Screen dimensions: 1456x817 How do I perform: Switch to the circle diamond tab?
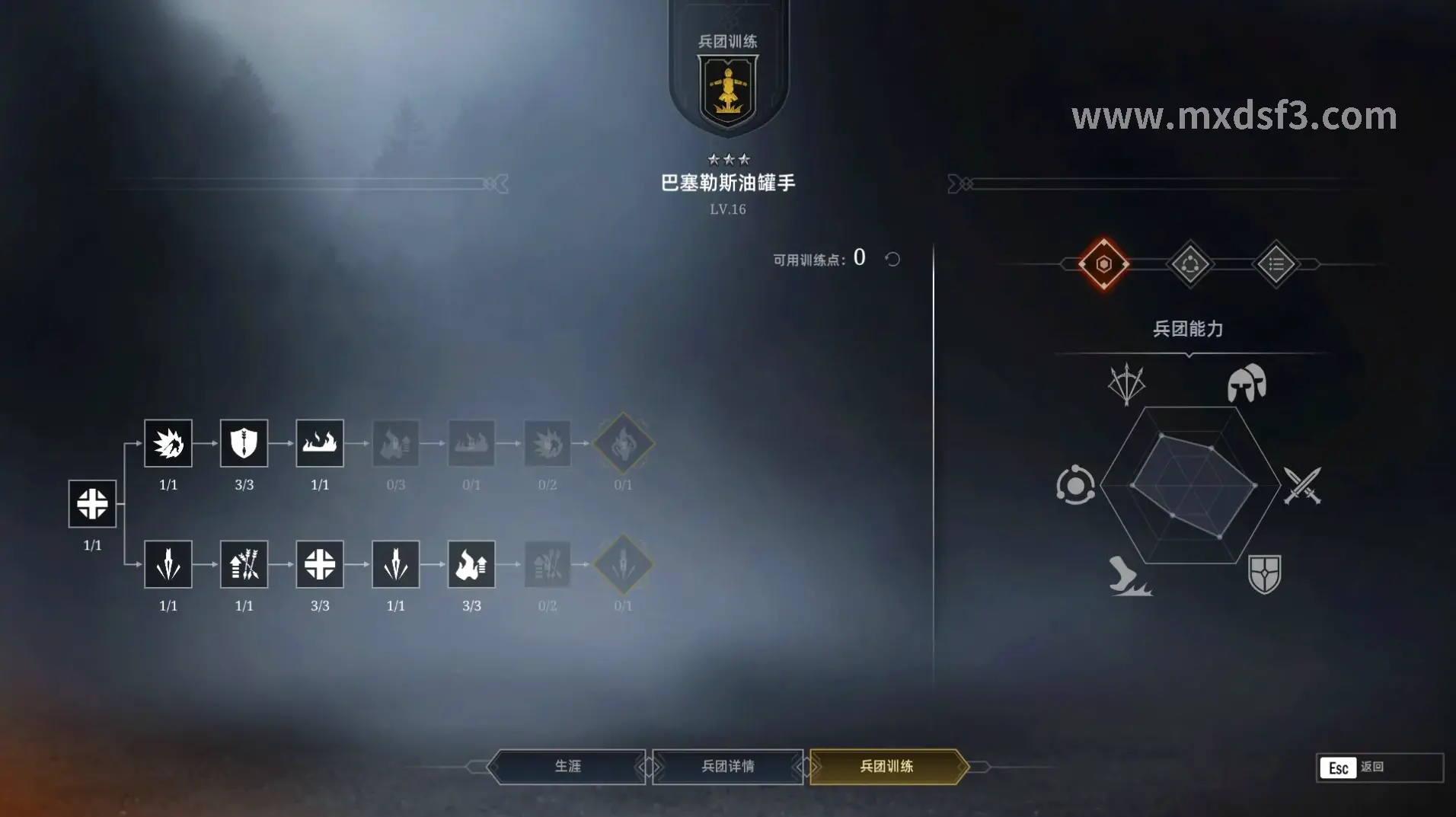click(1190, 264)
